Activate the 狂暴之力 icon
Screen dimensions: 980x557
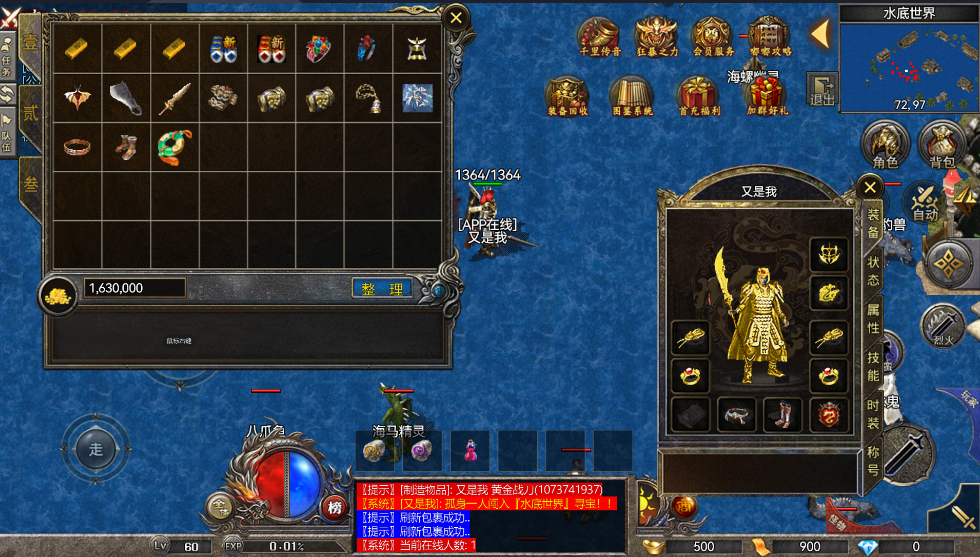pos(656,38)
